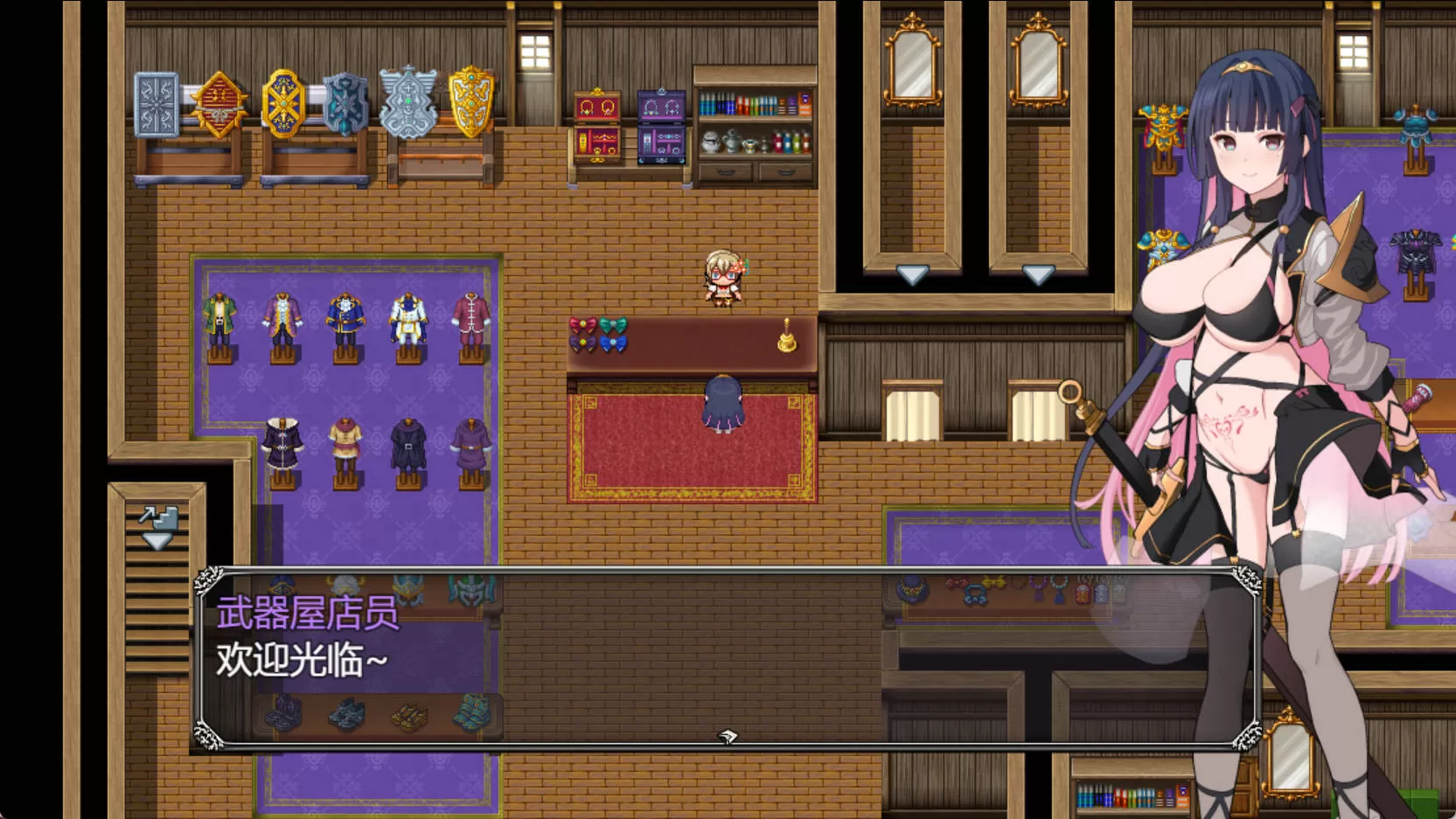Viewport: 1456px width, 819px height.
Task: Advance the shop clerk's welcome dialogue box
Action: click(x=612, y=656)
